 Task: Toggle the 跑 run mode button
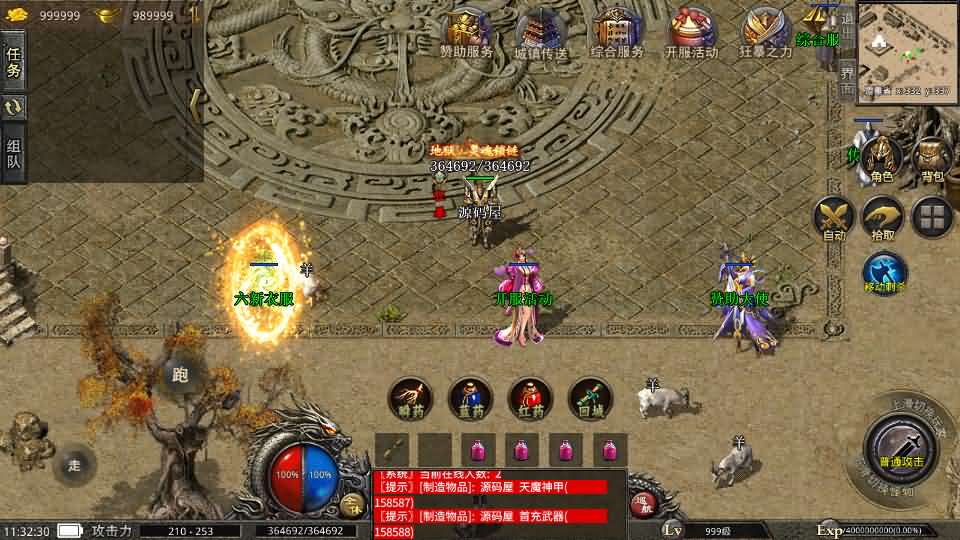pyautogui.click(x=181, y=375)
